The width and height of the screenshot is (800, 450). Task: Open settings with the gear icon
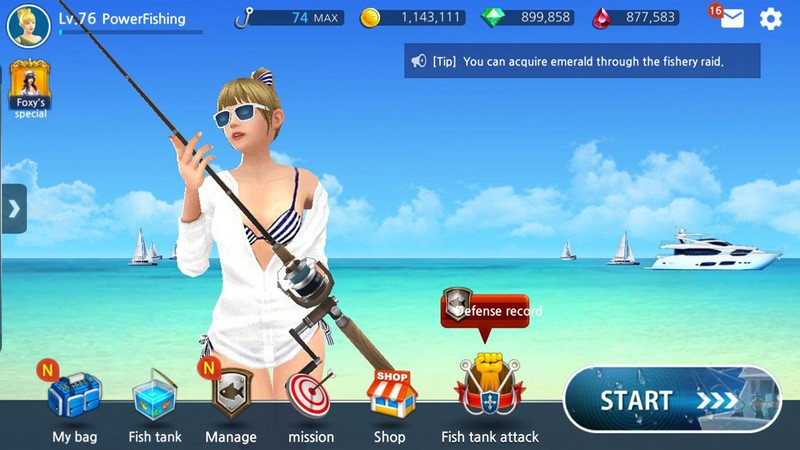tap(770, 18)
